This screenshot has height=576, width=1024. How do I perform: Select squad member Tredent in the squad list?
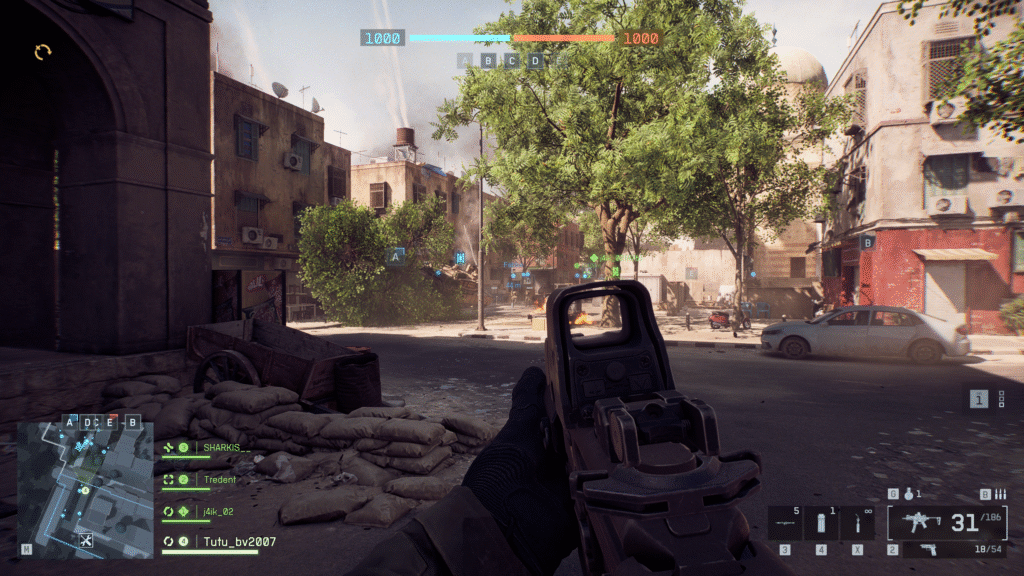220,480
